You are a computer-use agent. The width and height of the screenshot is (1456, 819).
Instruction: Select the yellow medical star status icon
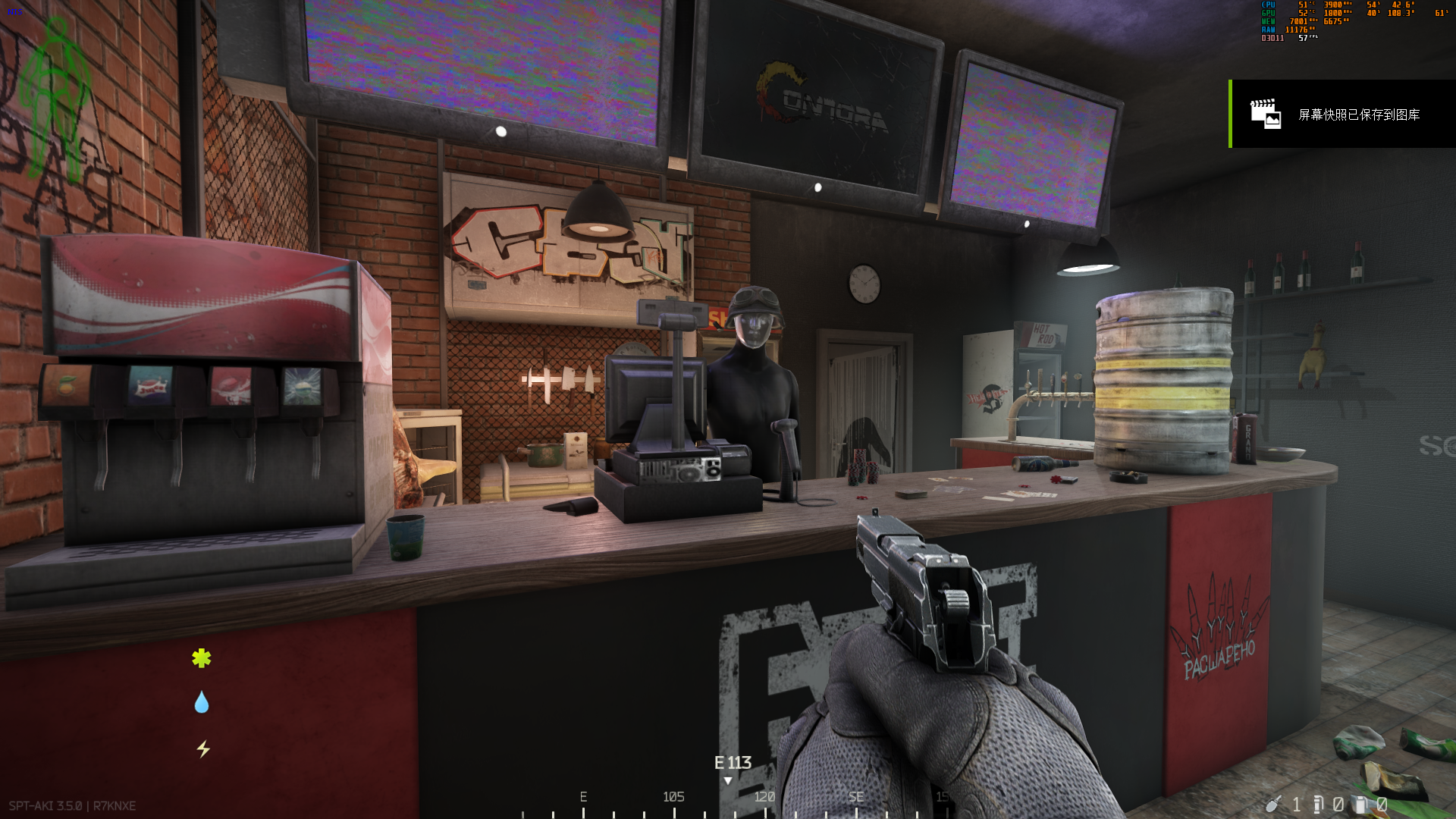click(x=201, y=658)
